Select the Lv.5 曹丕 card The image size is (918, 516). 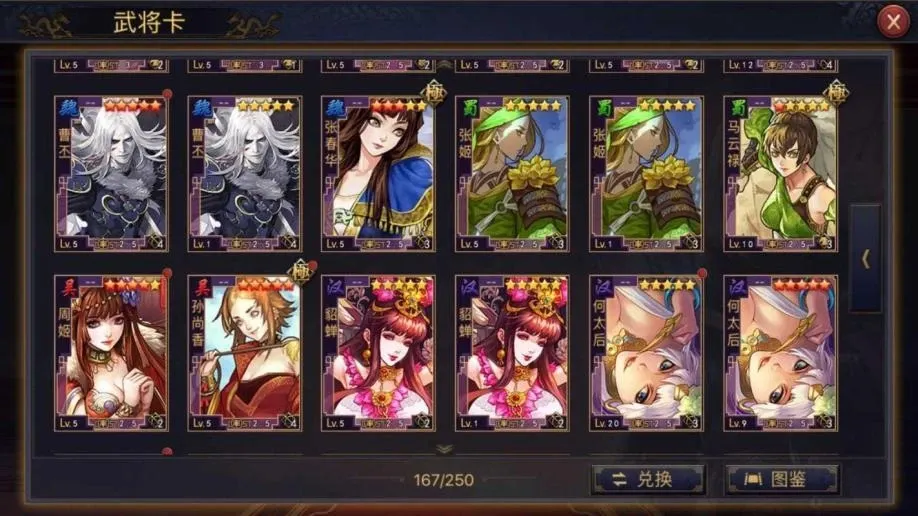tap(111, 173)
